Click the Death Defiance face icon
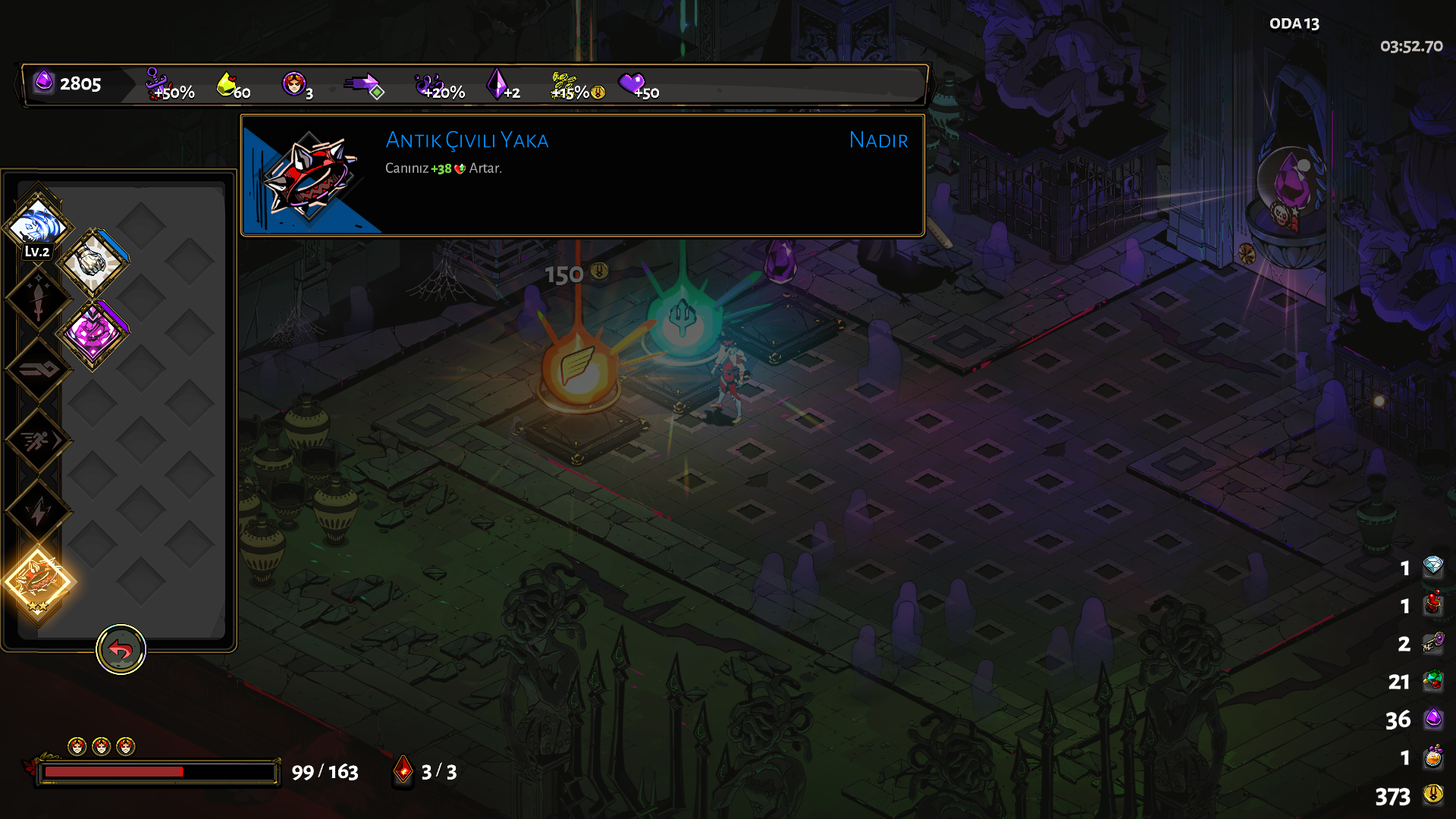Screen dimensions: 1456x819 [x=293, y=83]
